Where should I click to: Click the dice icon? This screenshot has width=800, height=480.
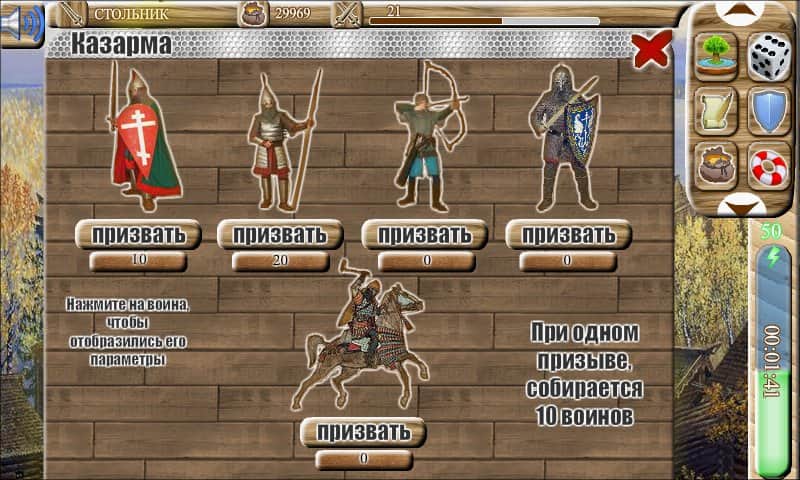(769, 53)
